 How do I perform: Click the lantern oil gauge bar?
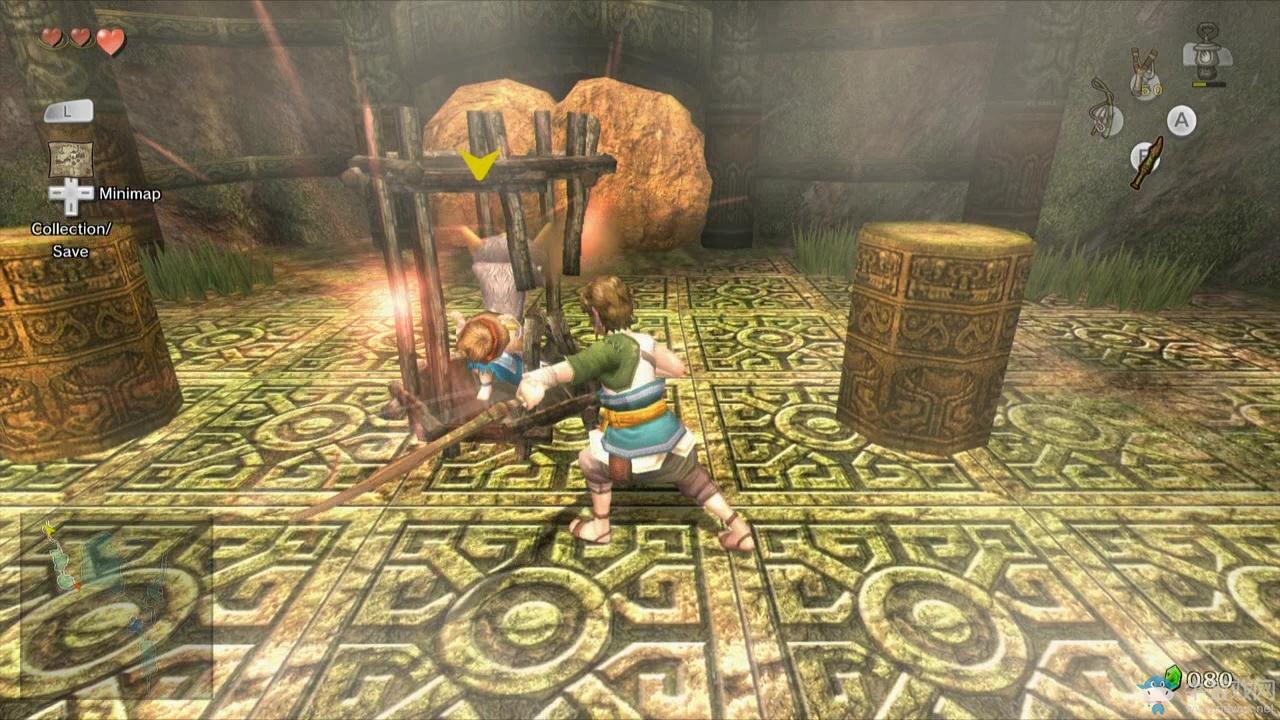1208,83
